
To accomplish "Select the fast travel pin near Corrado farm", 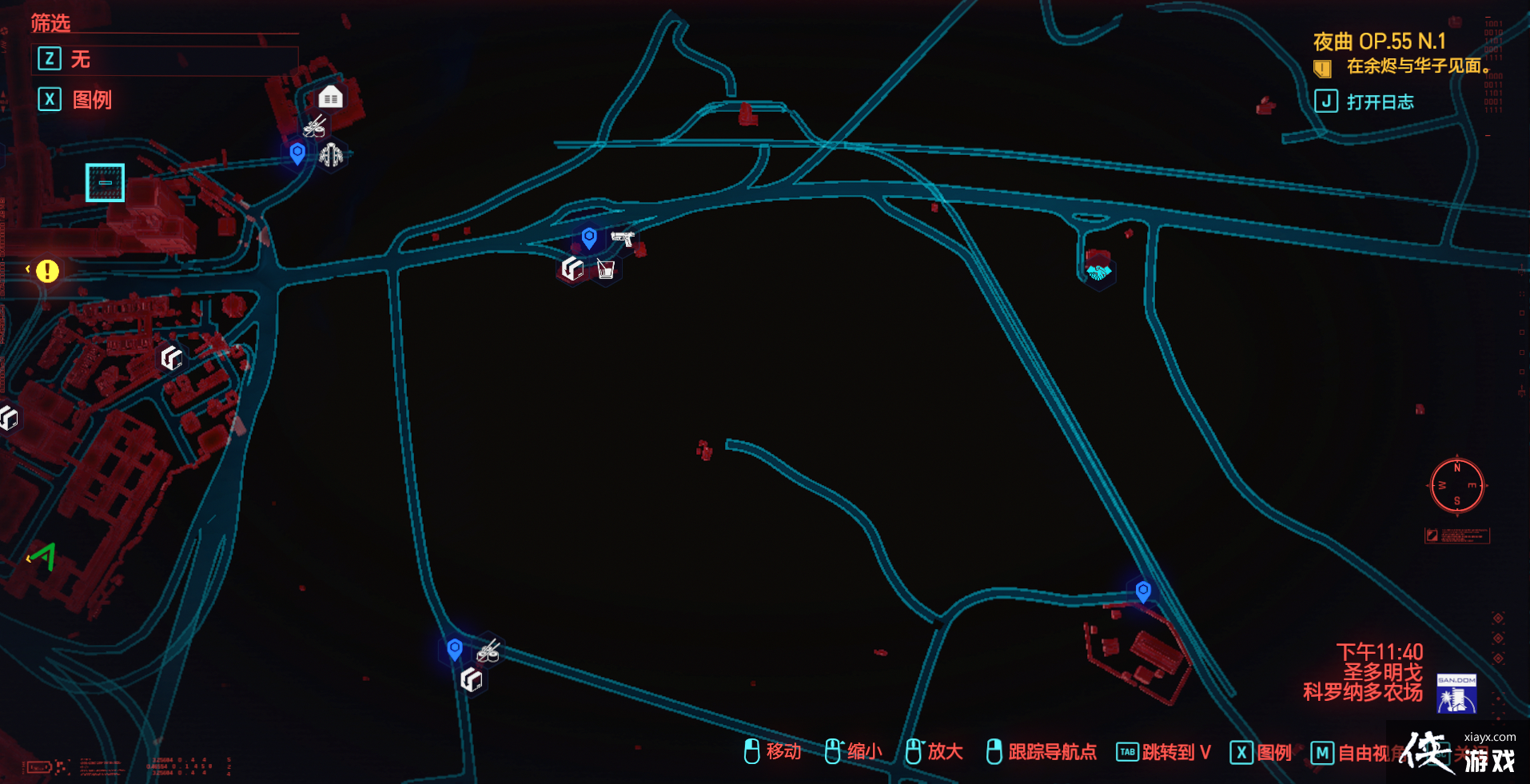I will (x=1143, y=592).
